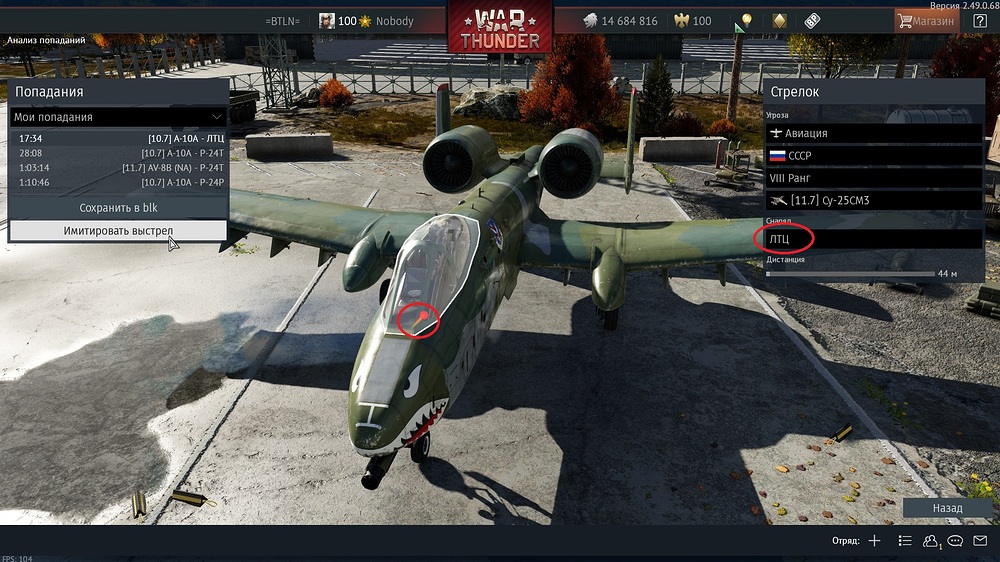Open the ЛТЦ shell selector
The width and height of the screenshot is (1000, 562).
click(873, 239)
